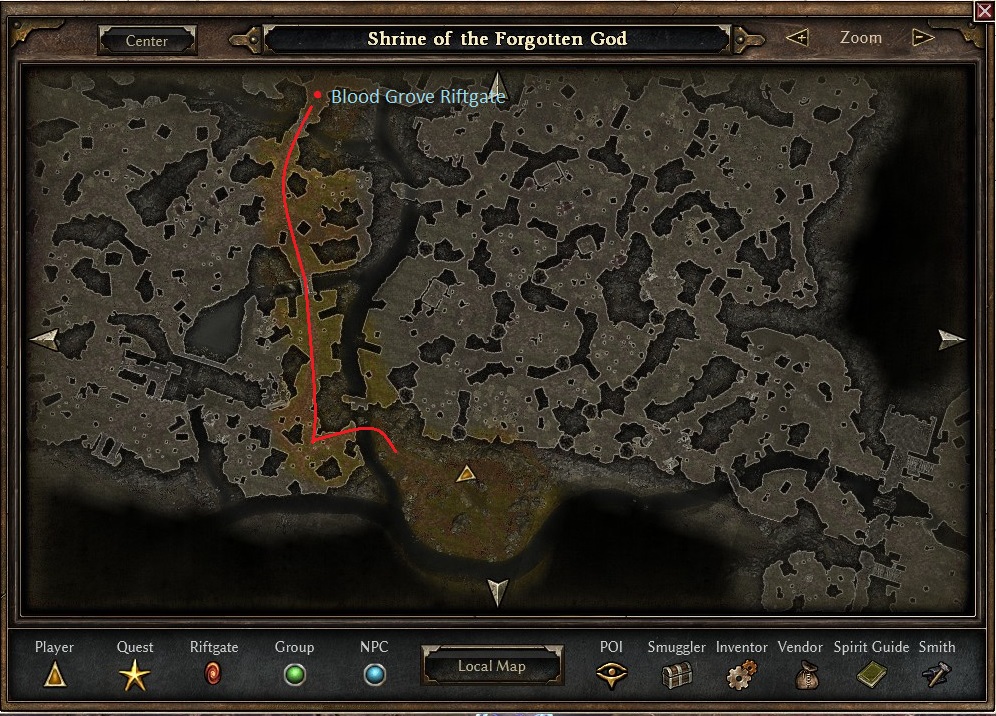The height and width of the screenshot is (716, 996).
Task: Click the Center button
Action: click(147, 41)
